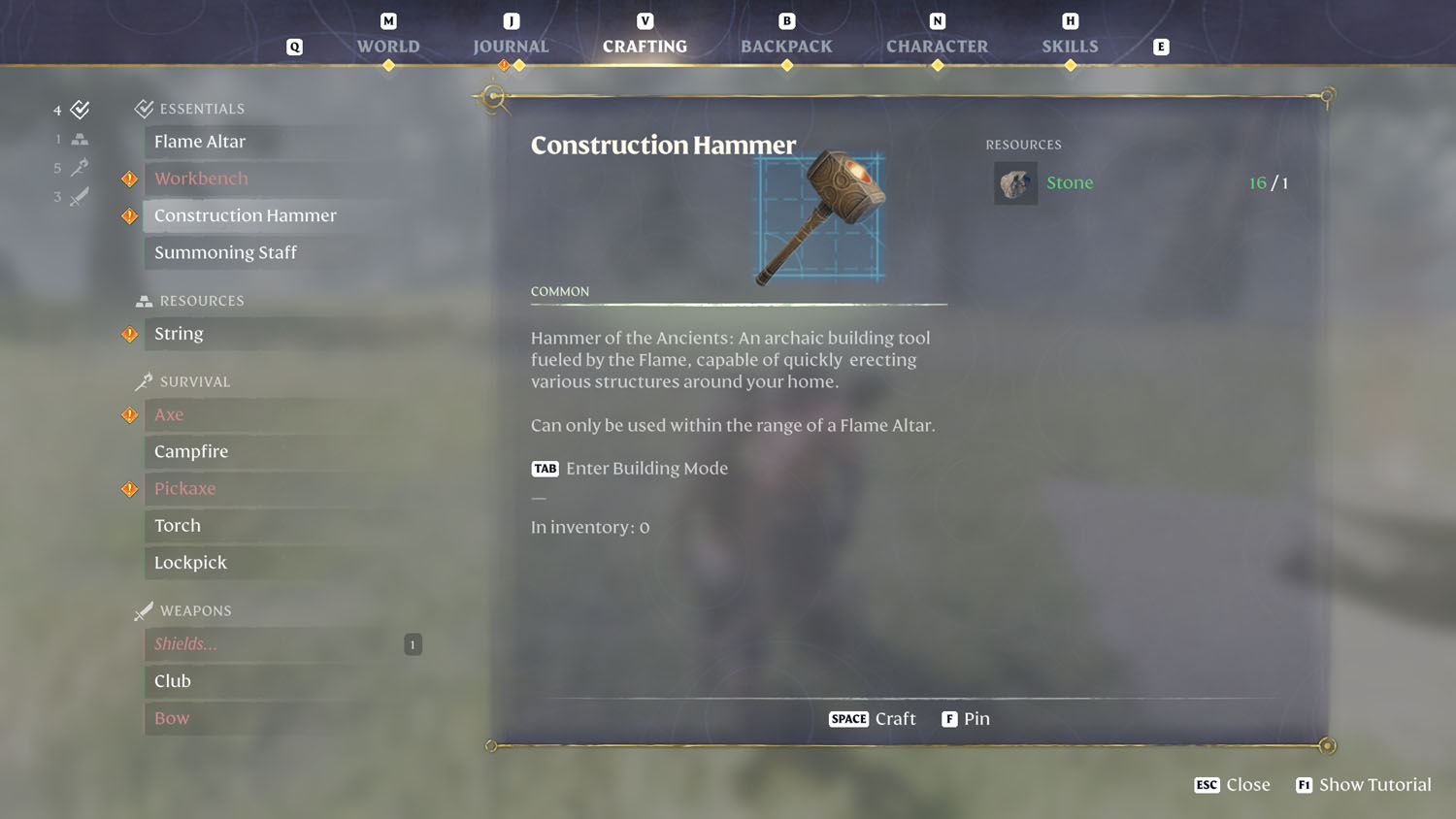
Task: Expand the Shields recipe group
Action: pyautogui.click(x=185, y=644)
